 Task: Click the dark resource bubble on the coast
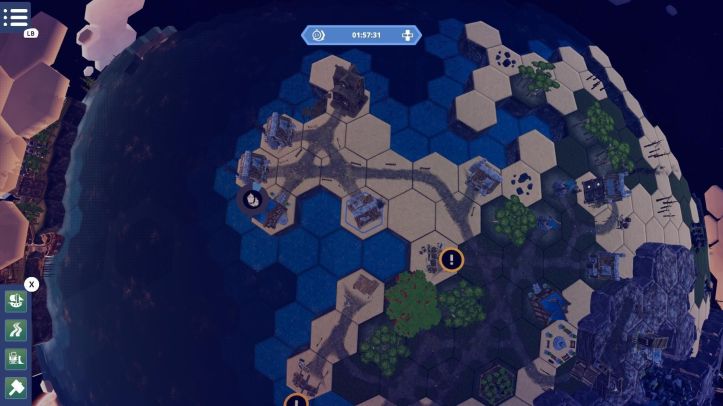tap(252, 199)
